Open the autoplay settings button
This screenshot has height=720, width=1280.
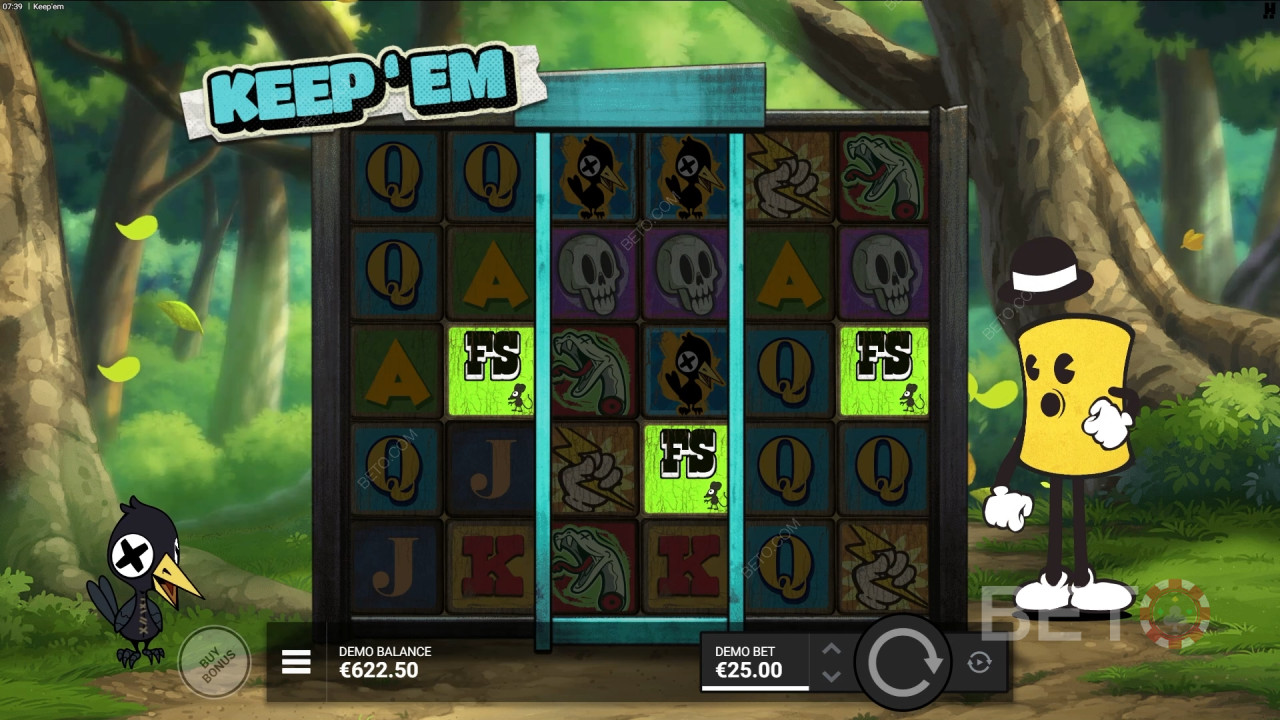(979, 662)
